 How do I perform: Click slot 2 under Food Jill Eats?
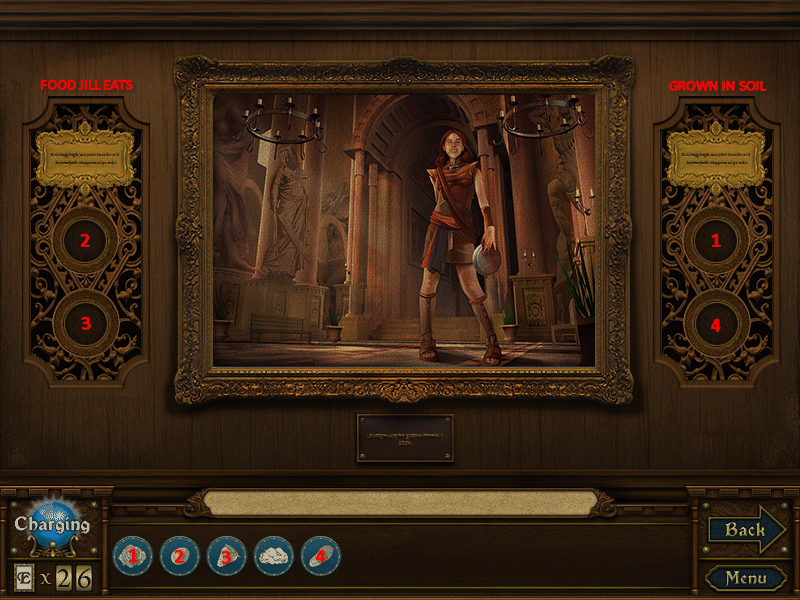[x=86, y=240]
